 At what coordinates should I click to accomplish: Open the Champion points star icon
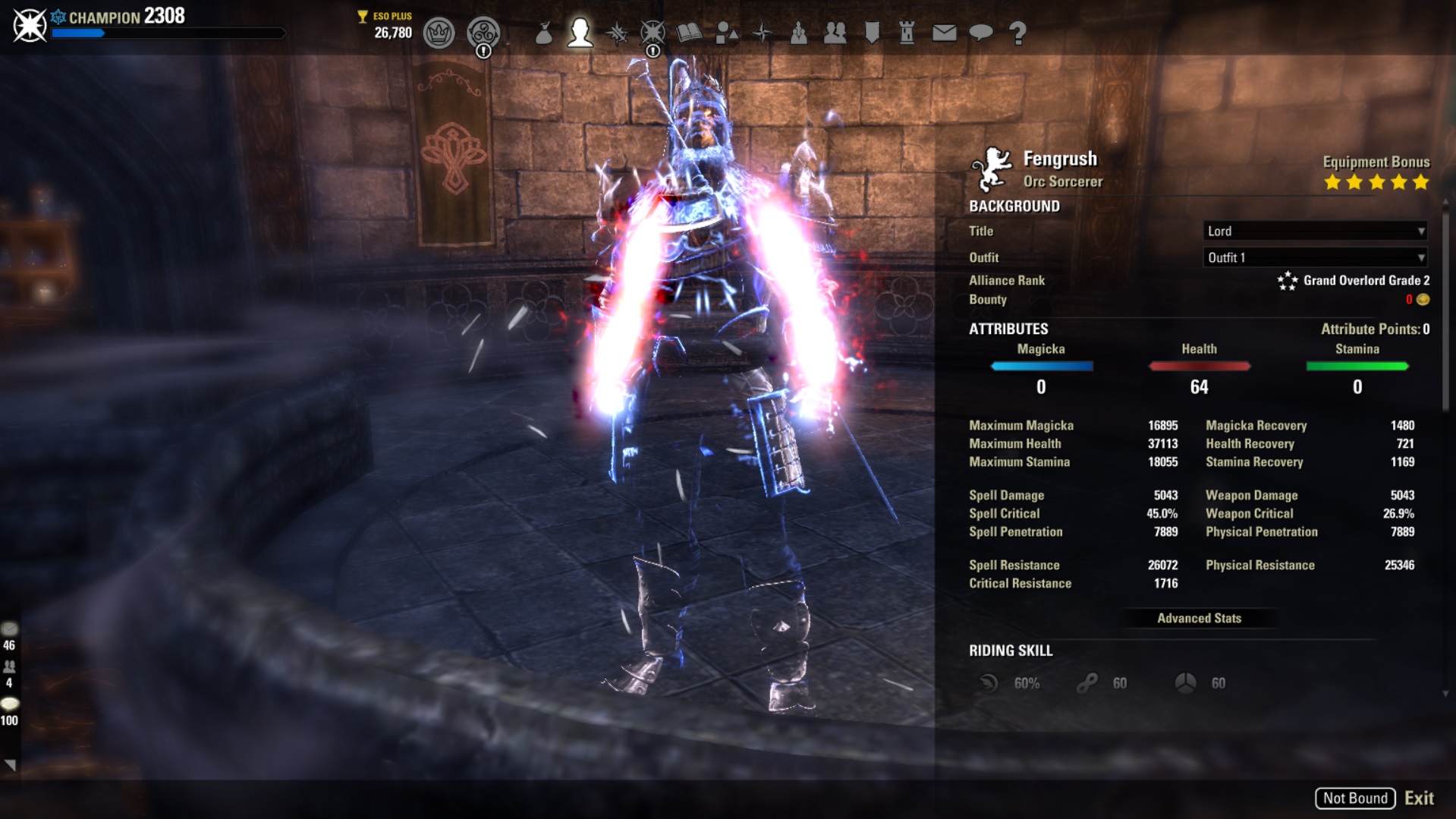653,33
